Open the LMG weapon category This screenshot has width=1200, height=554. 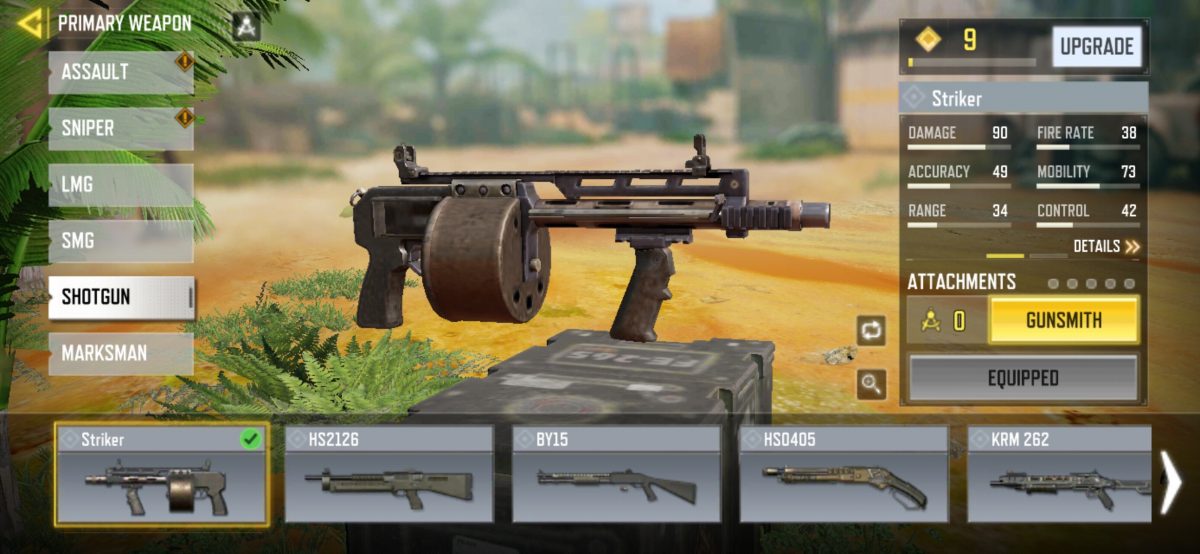coord(120,185)
